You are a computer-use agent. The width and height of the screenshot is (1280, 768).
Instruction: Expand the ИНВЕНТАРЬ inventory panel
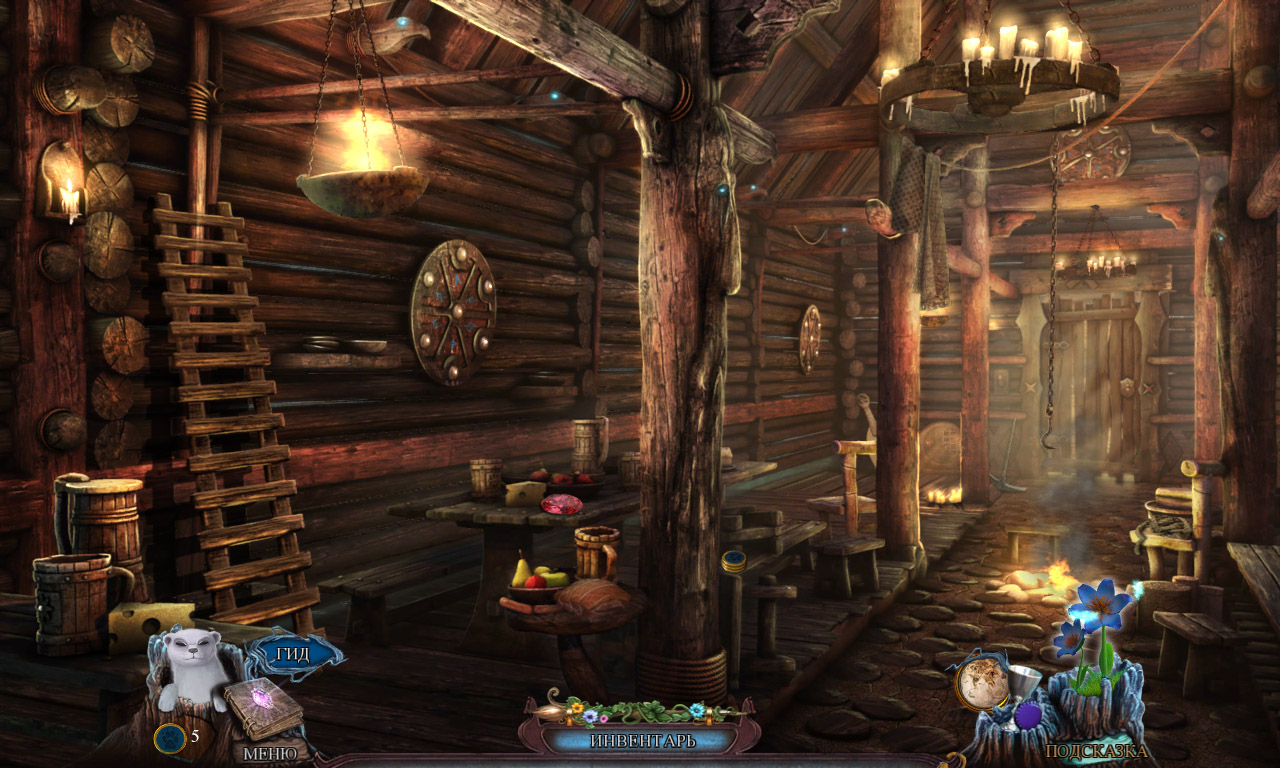[642, 741]
